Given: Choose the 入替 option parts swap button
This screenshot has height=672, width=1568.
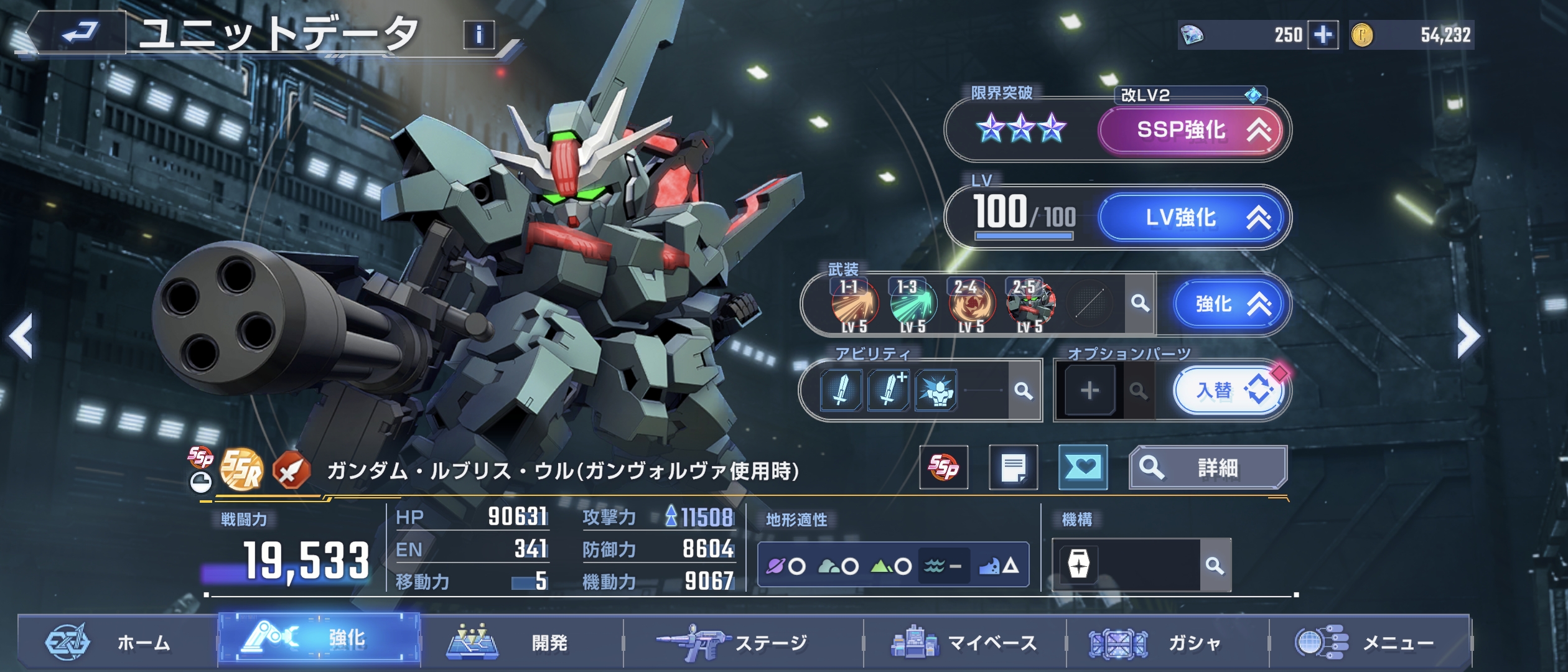Looking at the screenshot, I should (1230, 391).
